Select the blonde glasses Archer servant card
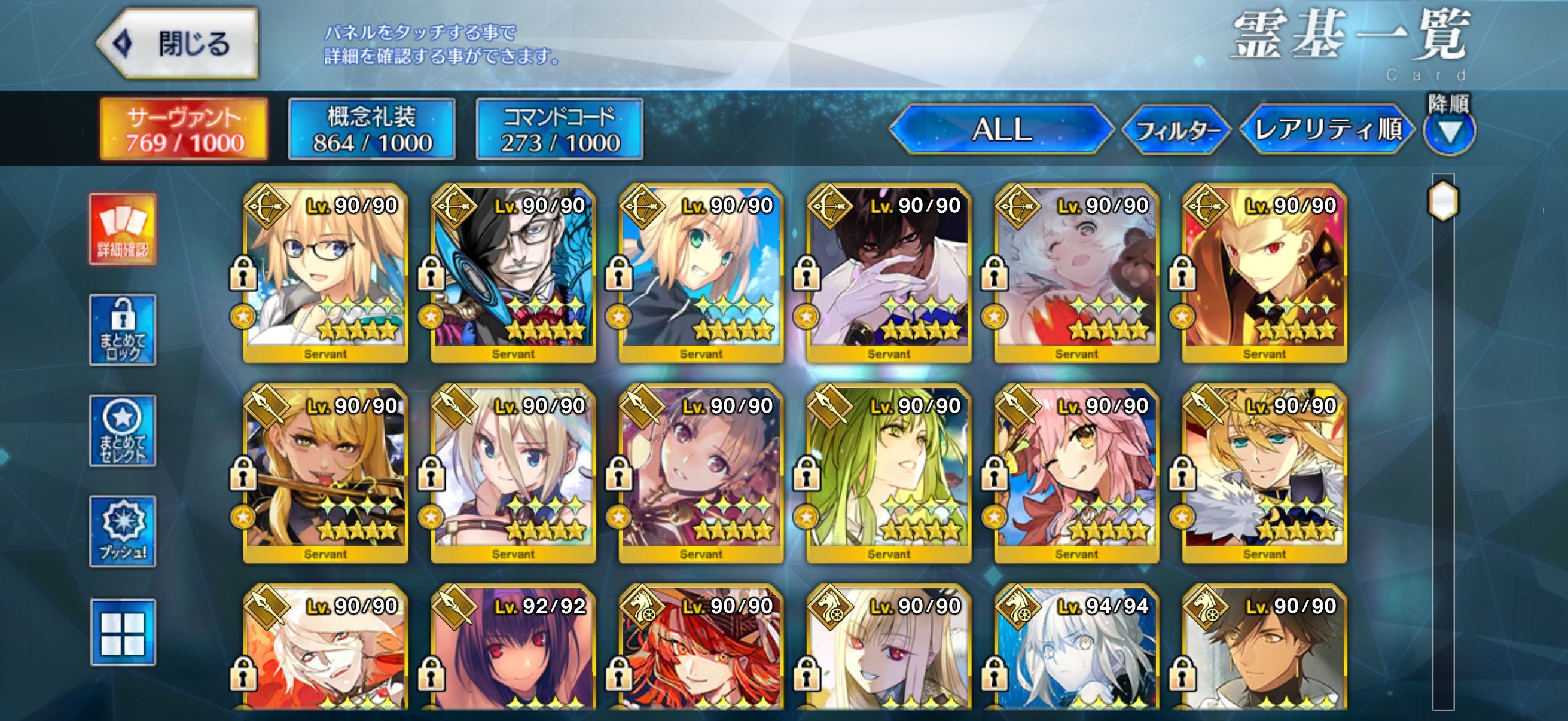 tap(326, 274)
